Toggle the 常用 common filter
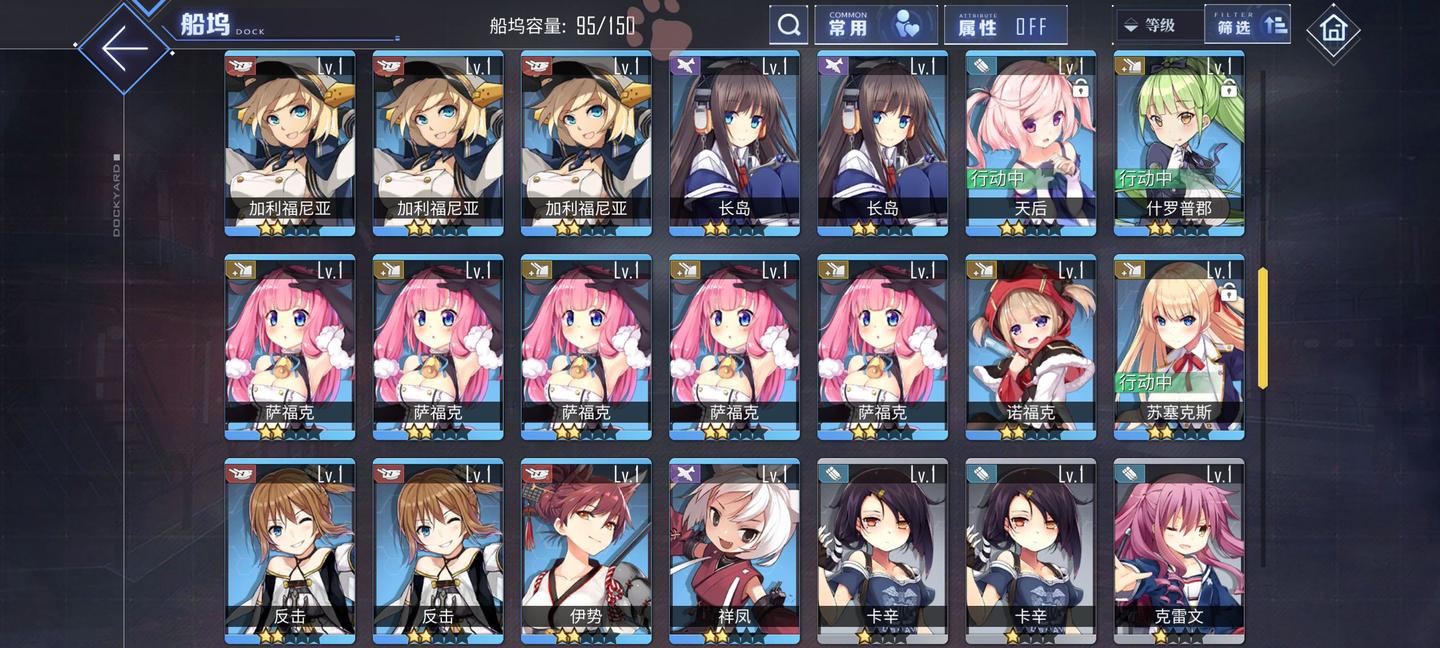 [x=876, y=25]
